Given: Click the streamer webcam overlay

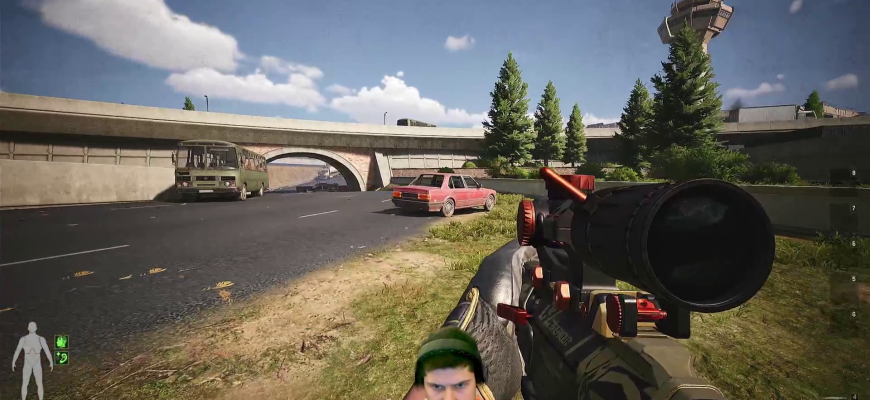Looking at the screenshot, I should click(449, 364).
